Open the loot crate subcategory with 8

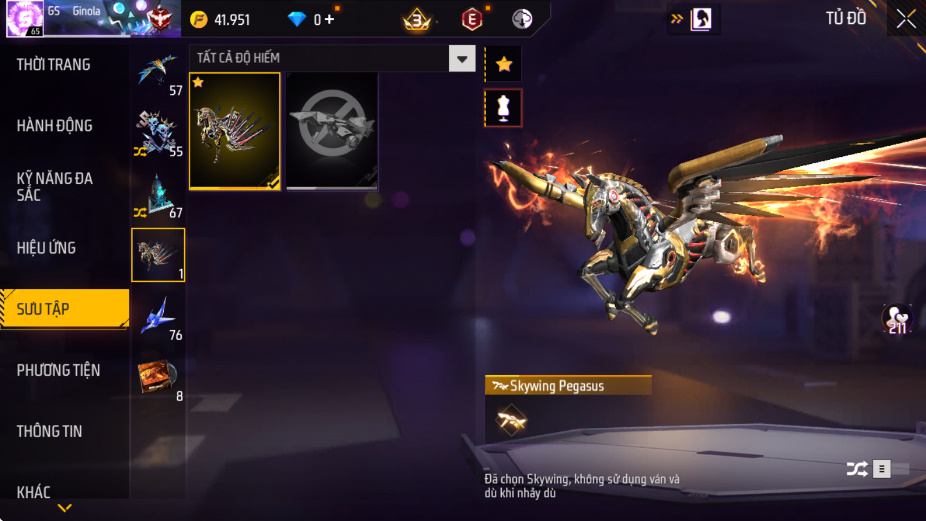coord(158,377)
